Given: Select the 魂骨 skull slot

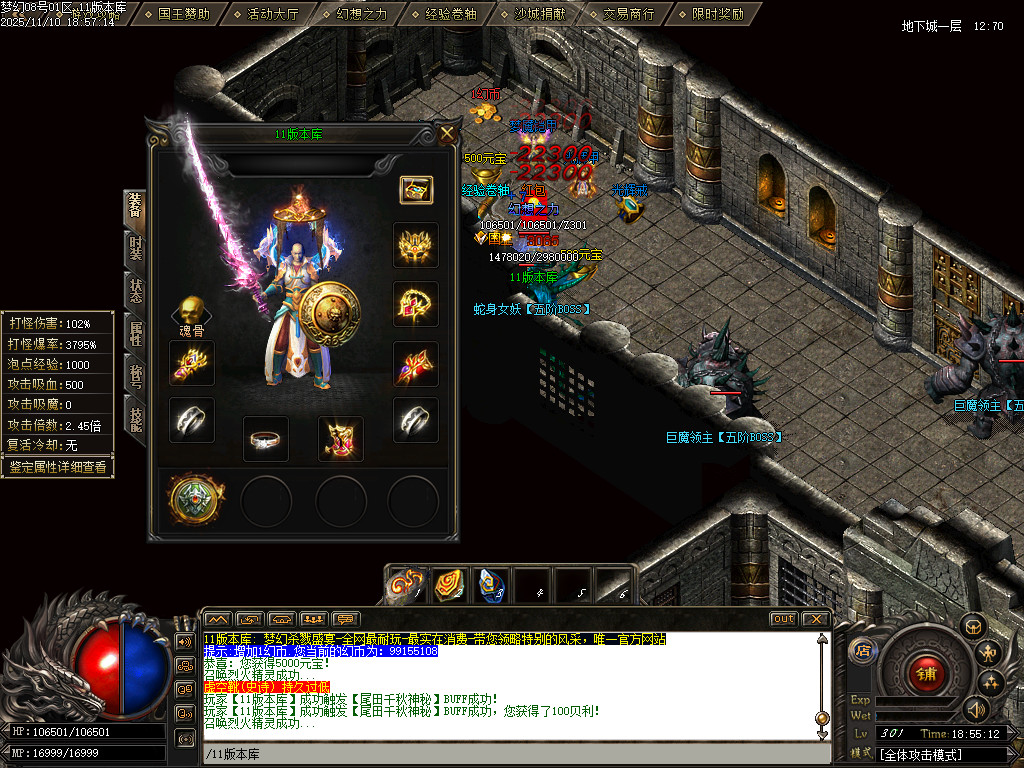Looking at the screenshot, I should pos(191,312).
